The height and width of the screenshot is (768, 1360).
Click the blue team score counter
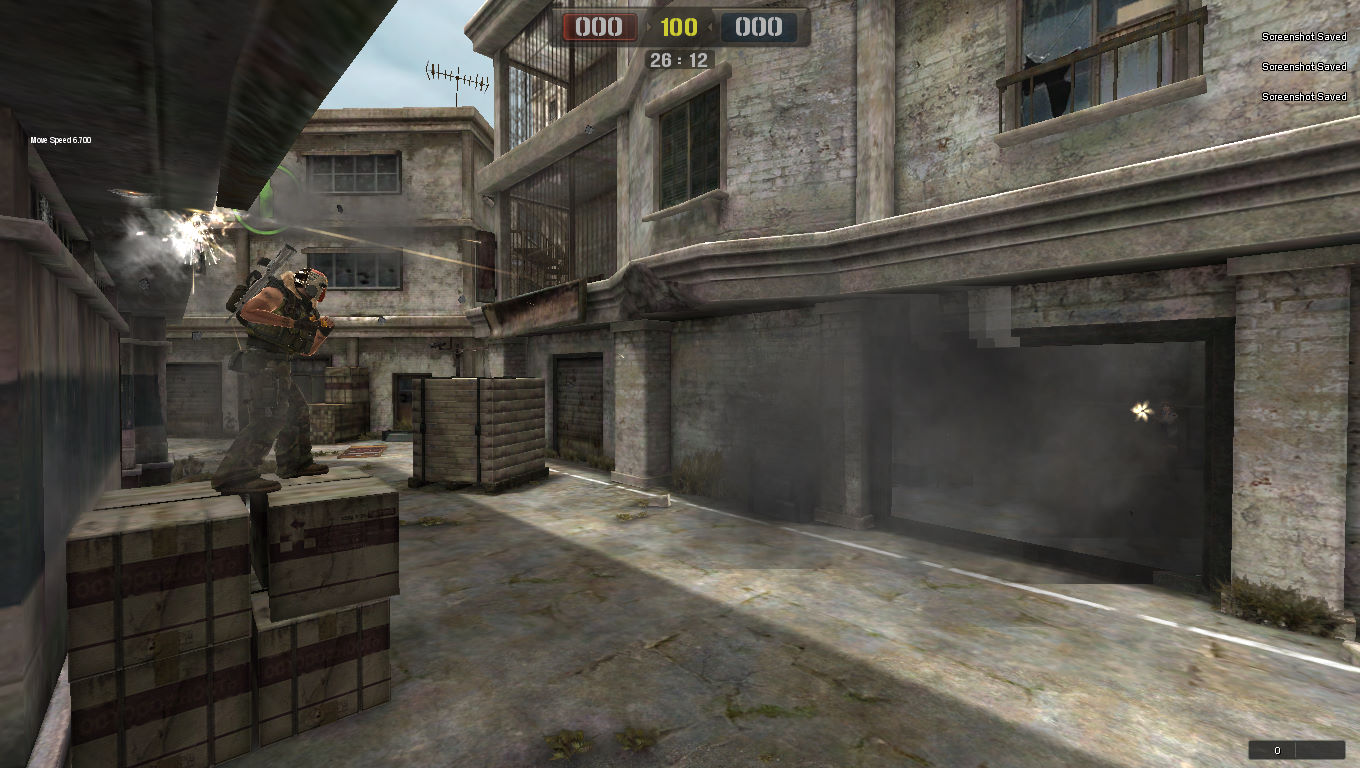click(x=758, y=27)
